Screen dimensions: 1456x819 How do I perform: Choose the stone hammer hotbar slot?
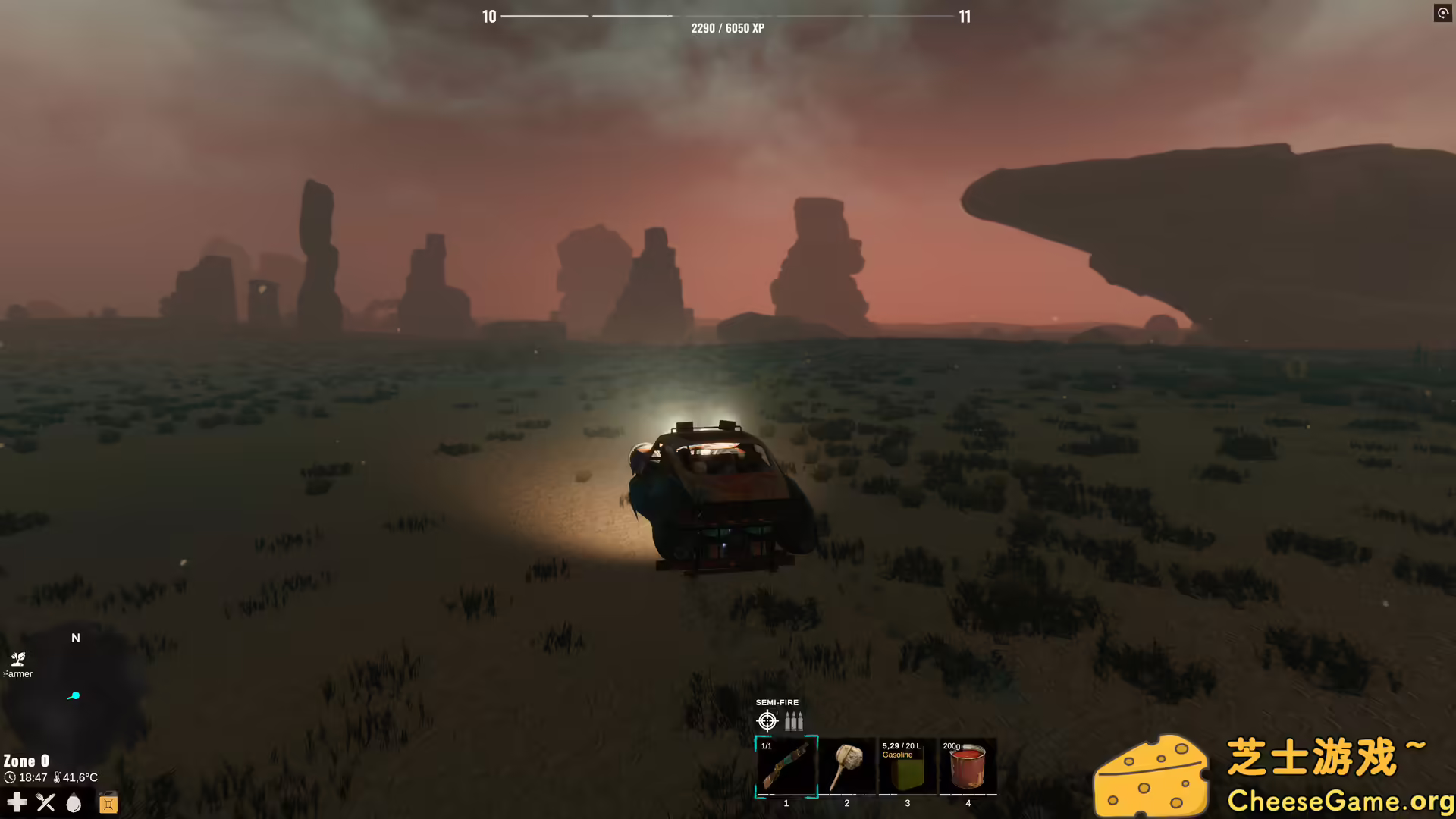(x=847, y=767)
